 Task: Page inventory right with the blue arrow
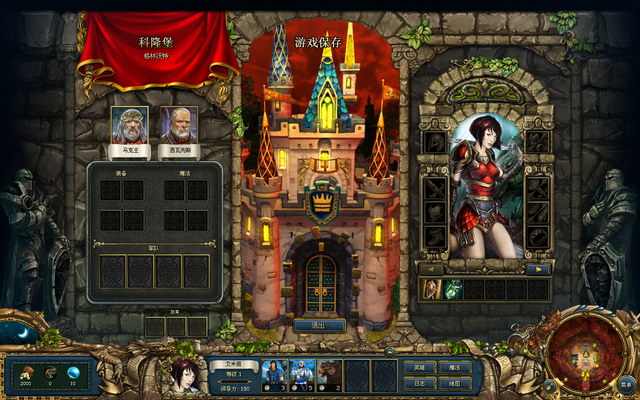click(538, 269)
